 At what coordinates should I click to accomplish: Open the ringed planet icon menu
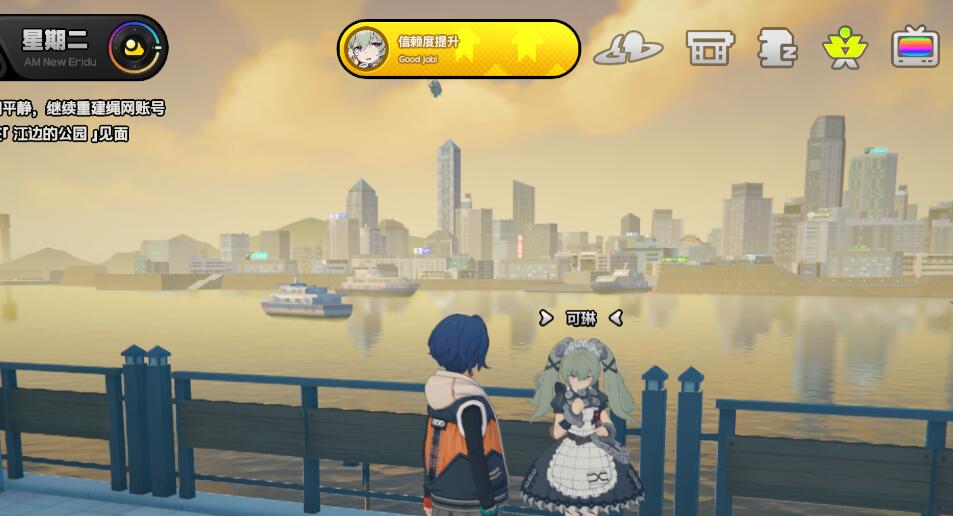[628, 48]
